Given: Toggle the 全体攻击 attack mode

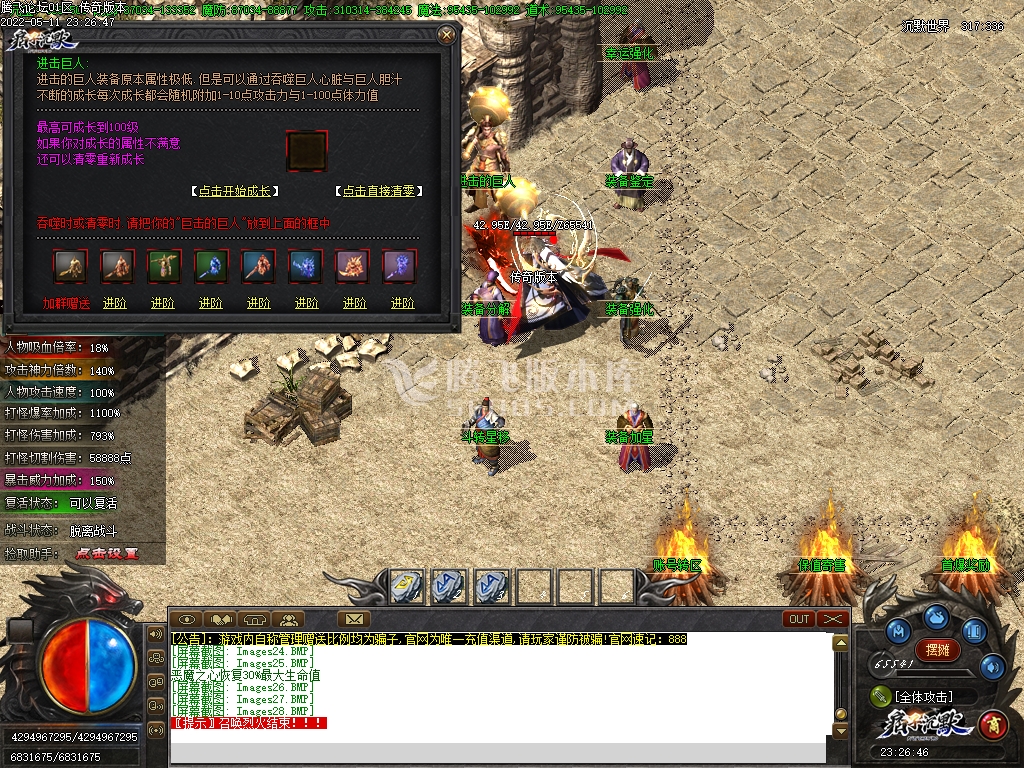Looking at the screenshot, I should click(923, 696).
